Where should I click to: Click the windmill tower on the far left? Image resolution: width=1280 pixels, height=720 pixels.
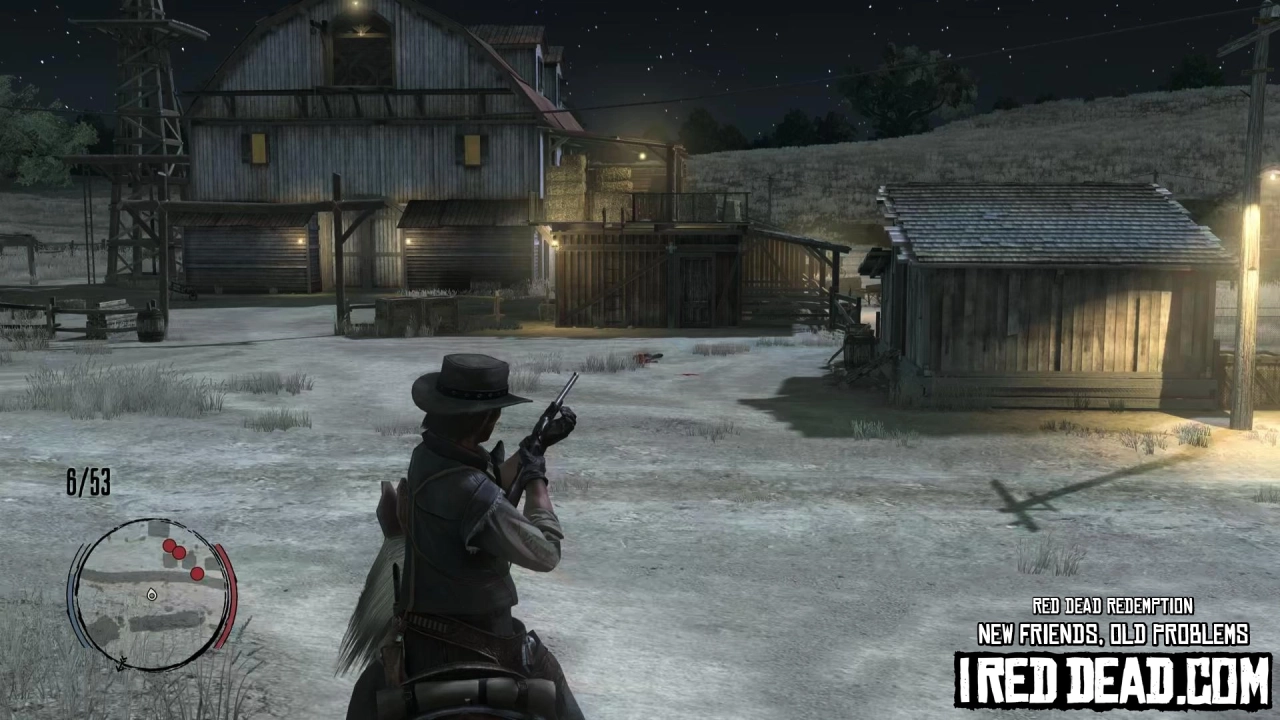click(140, 110)
